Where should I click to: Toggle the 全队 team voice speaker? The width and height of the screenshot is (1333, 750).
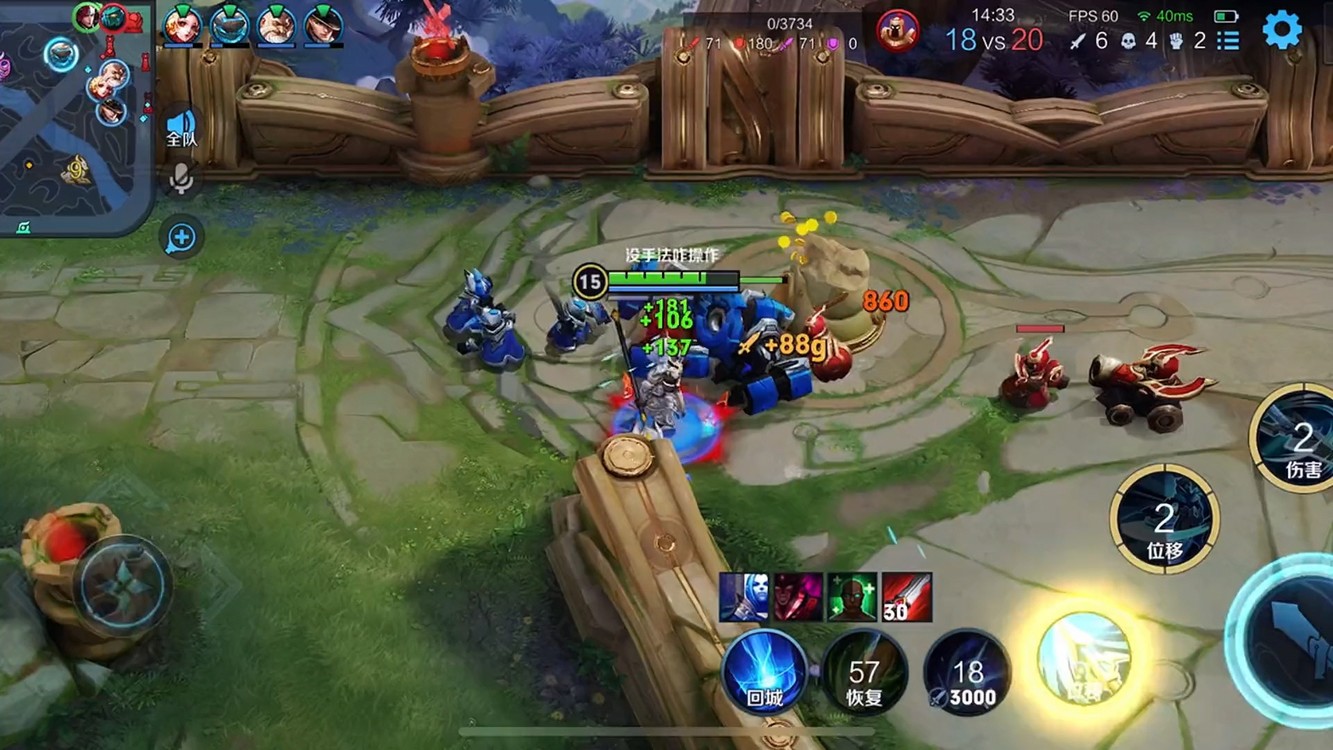point(182,125)
